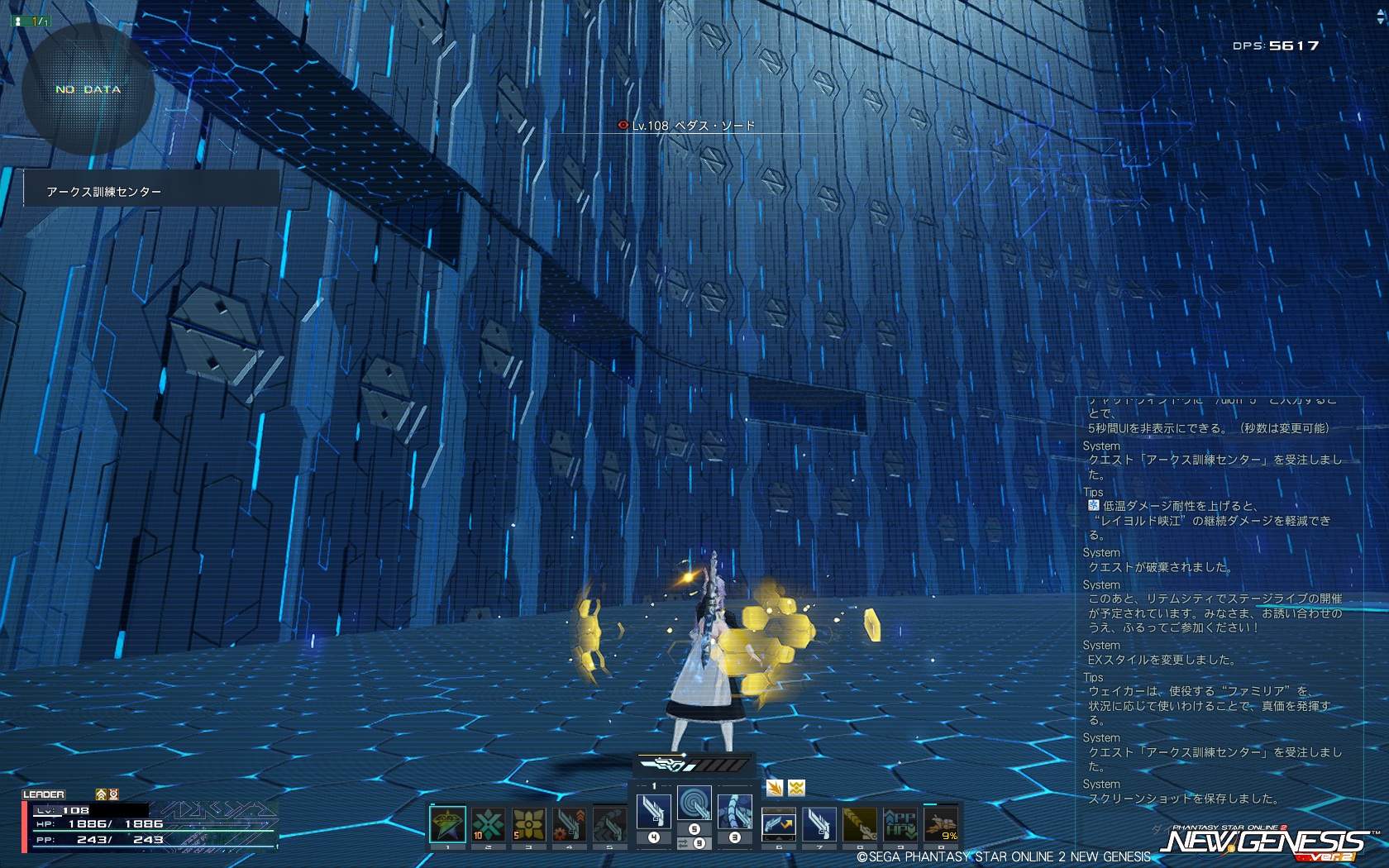The image size is (1389, 868).
Task: Click the party member count indicator
Action: click(31, 21)
